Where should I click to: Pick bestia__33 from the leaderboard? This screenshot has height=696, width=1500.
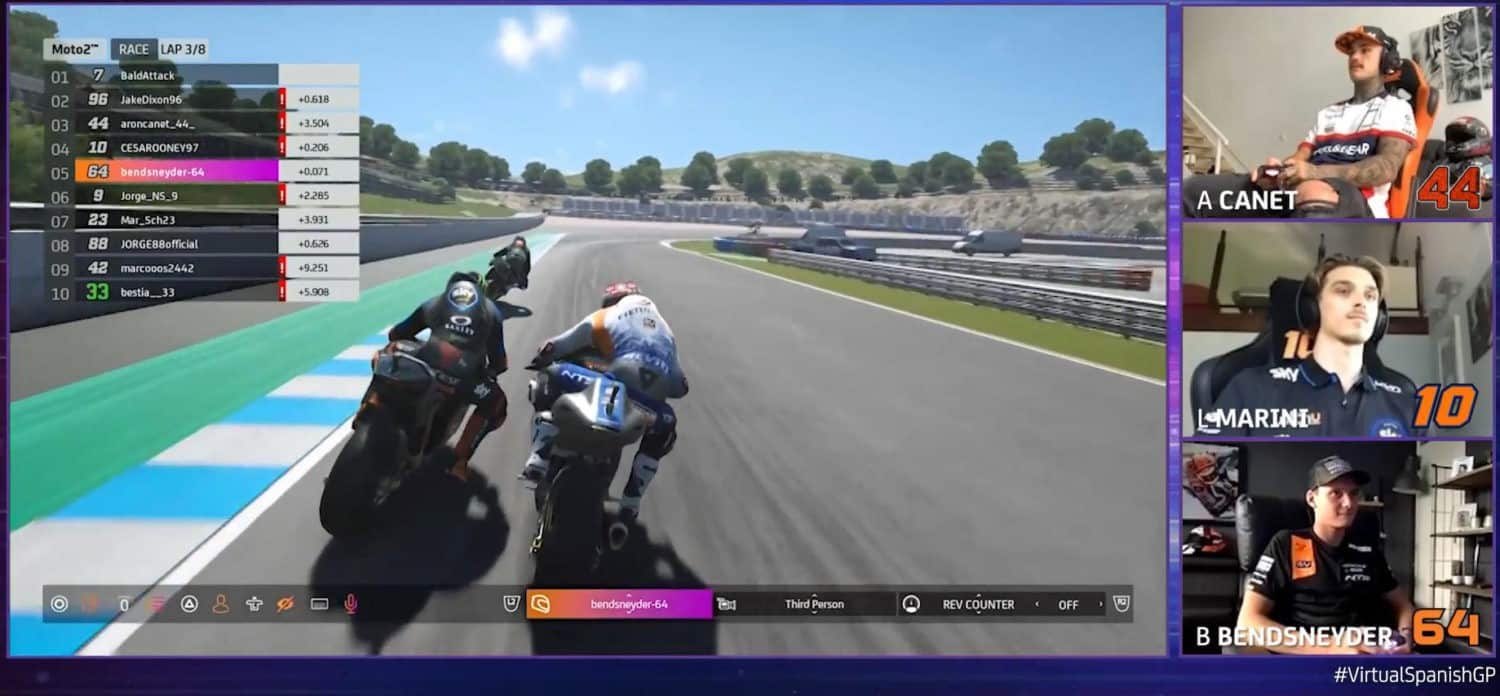tap(149, 292)
